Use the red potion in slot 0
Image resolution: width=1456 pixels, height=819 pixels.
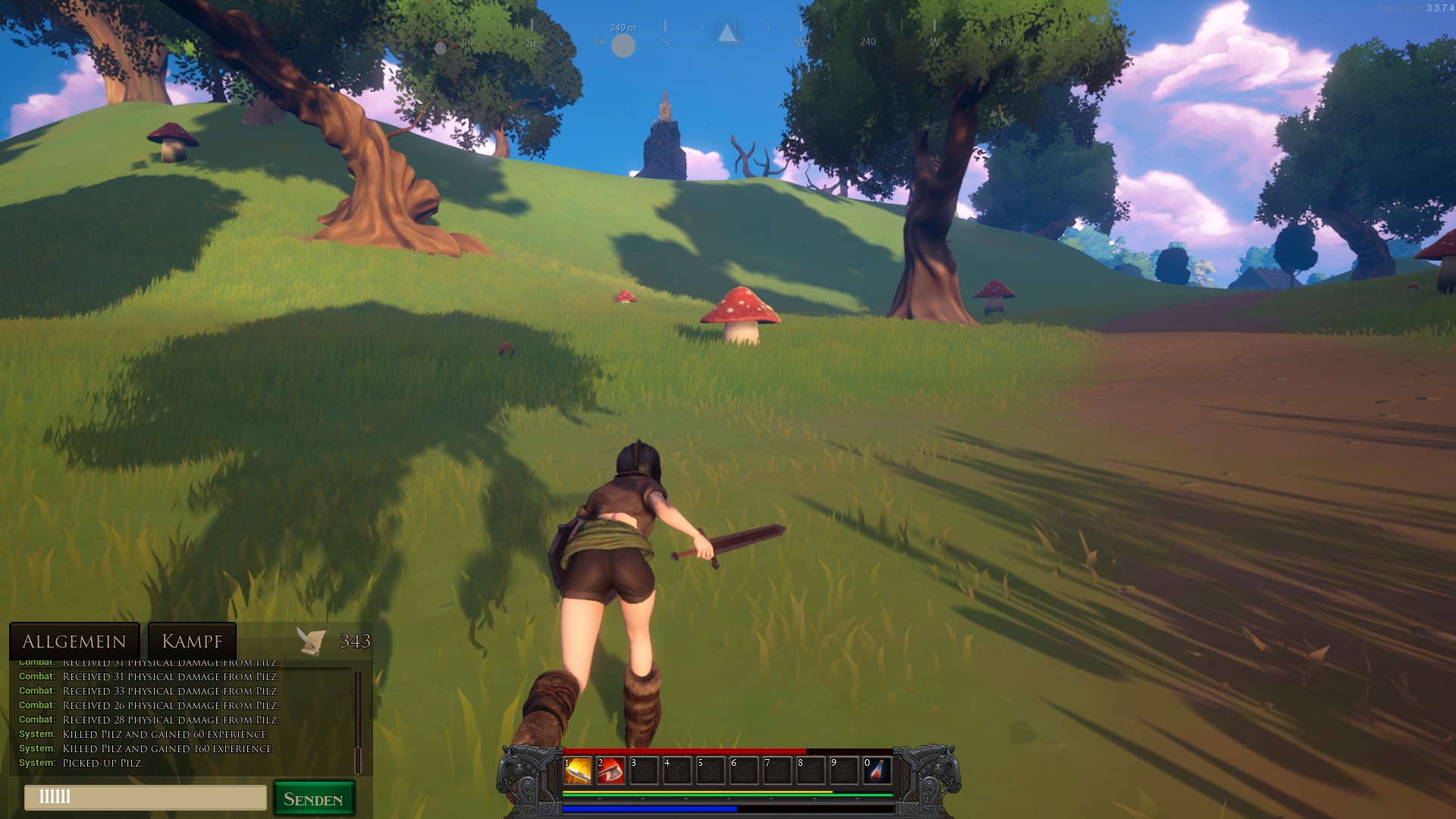pyautogui.click(x=877, y=772)
